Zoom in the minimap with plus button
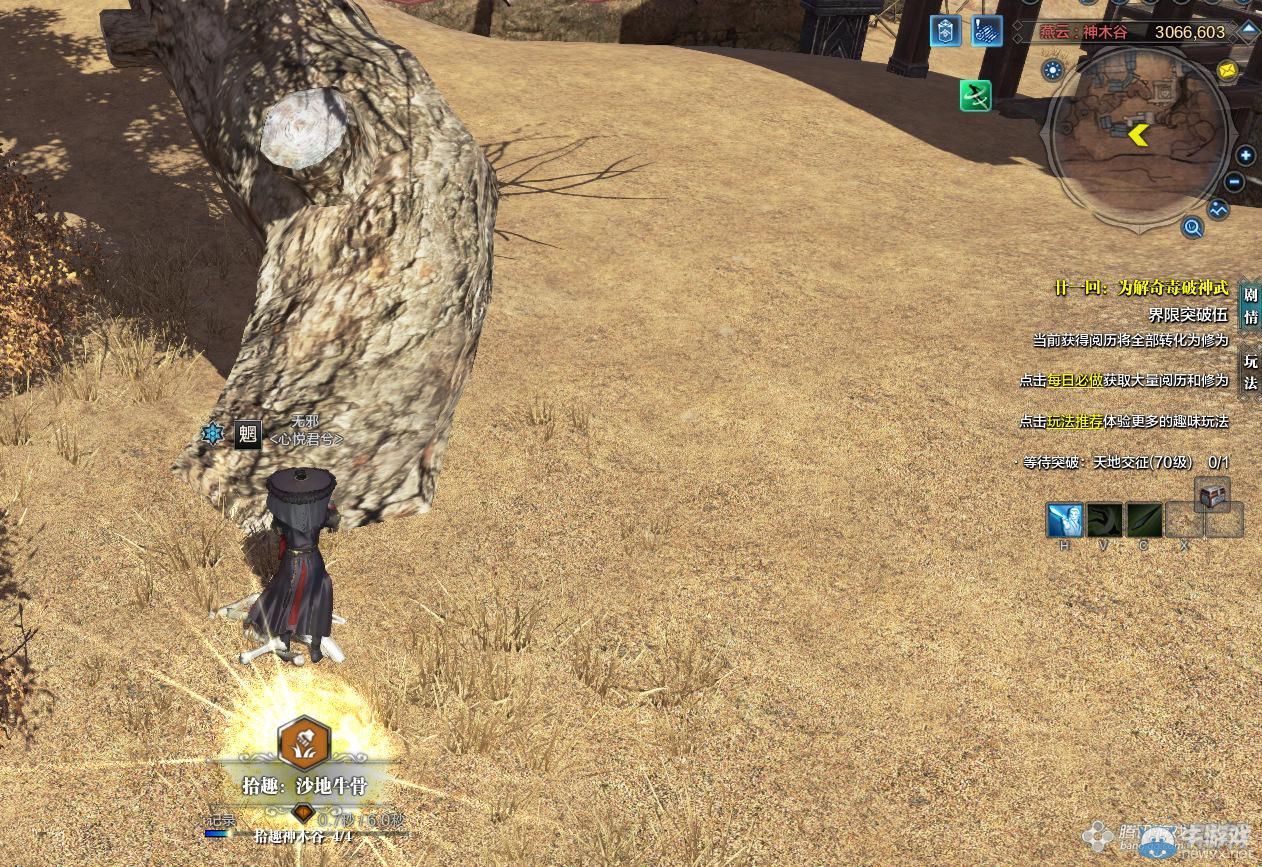Image resolution: width=1262 pixels, height=867 pixels. click(1245, 155)
